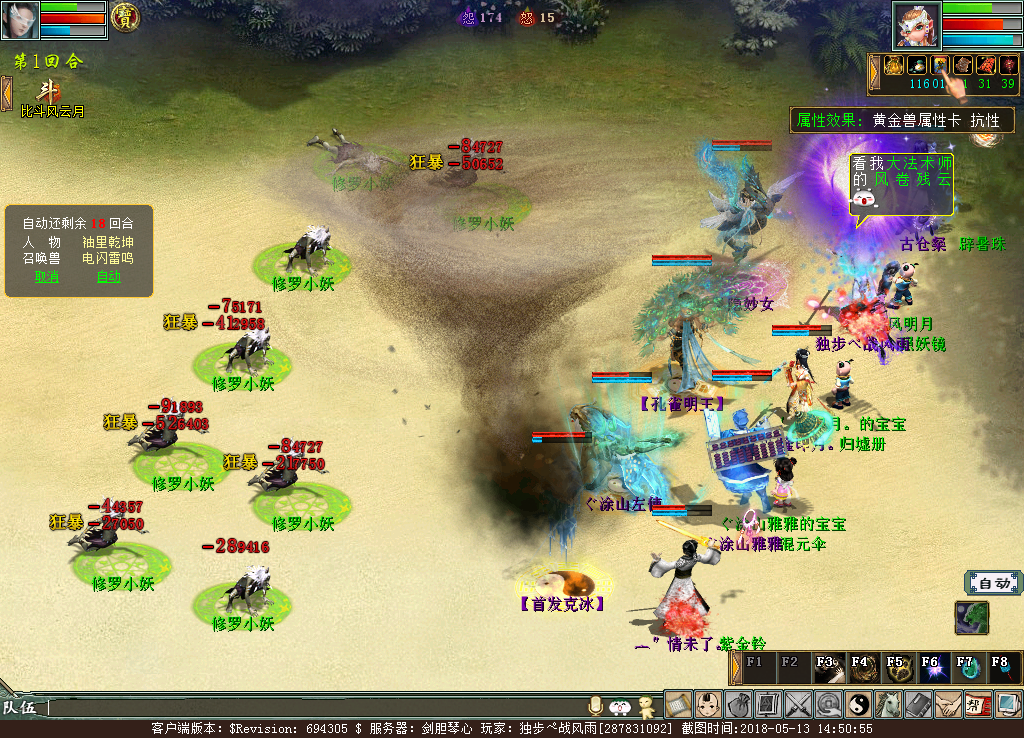Screen dimensions: 1024x738
Task: Collapse the buff bar with its arrow
Action: [x=875, y=67]
